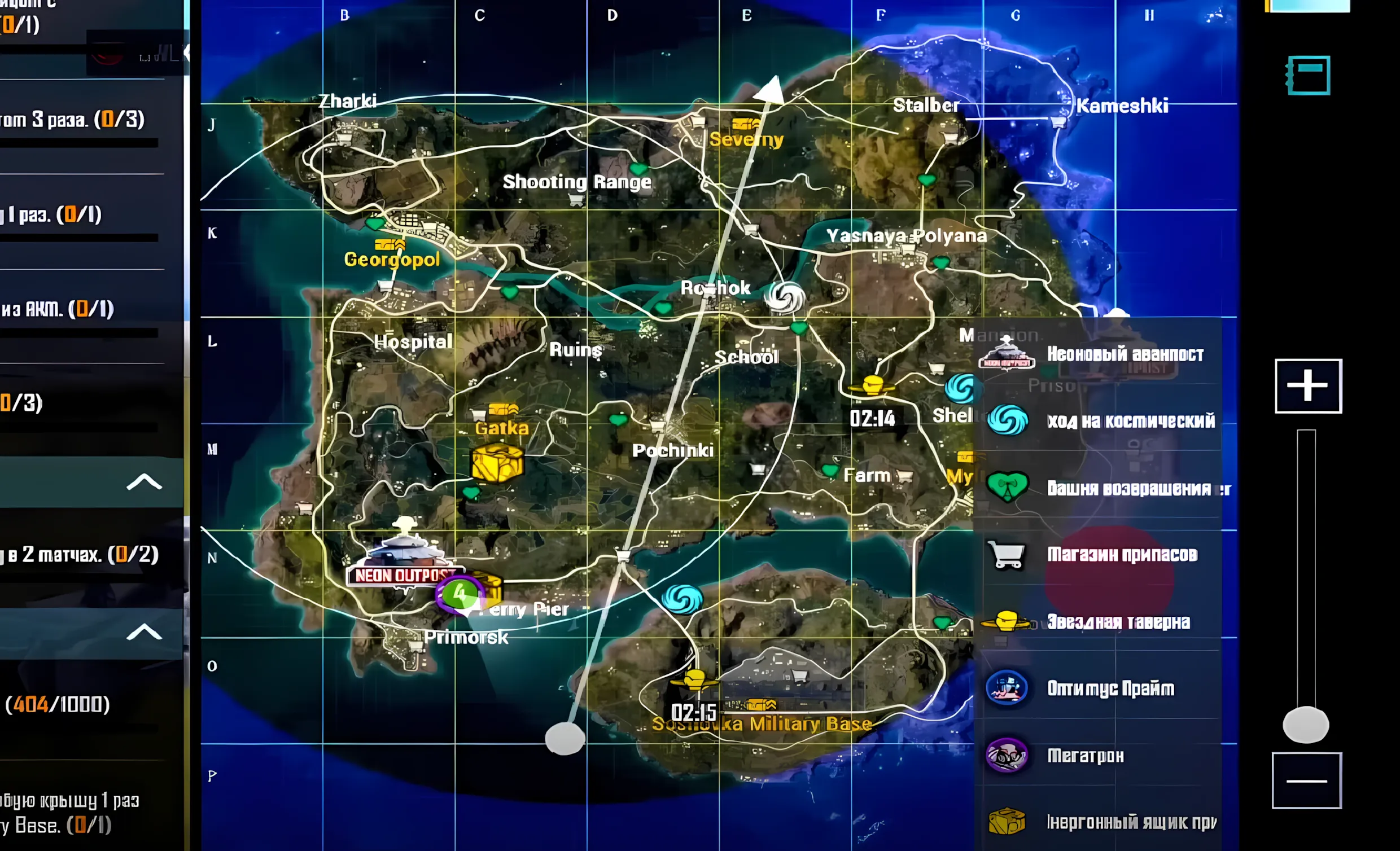Select Неоновый аванпост legend entry
This screenshot has width=1400, height=851.
click(x=1098, y=354)
